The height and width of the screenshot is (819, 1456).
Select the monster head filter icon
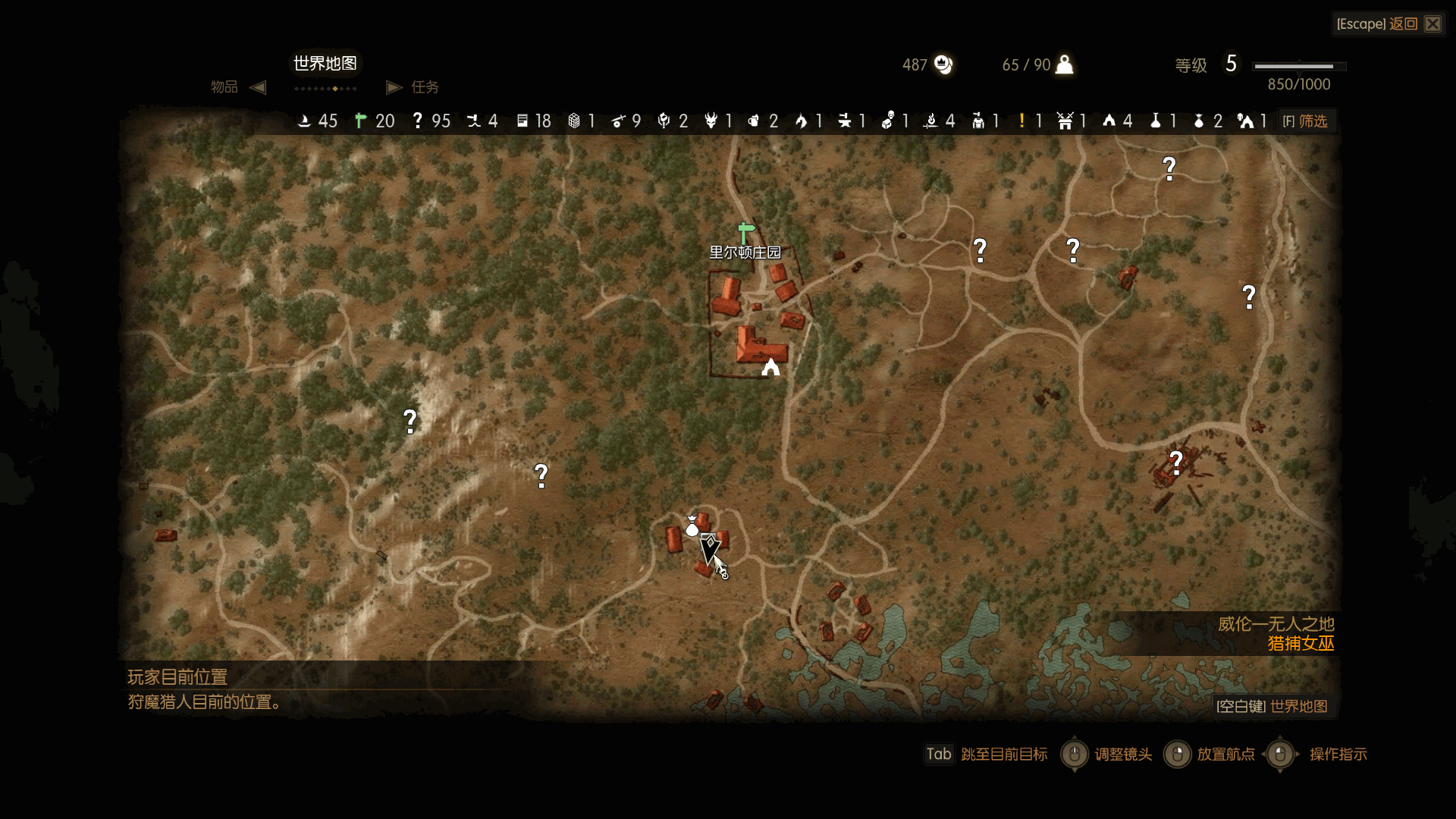711,121
